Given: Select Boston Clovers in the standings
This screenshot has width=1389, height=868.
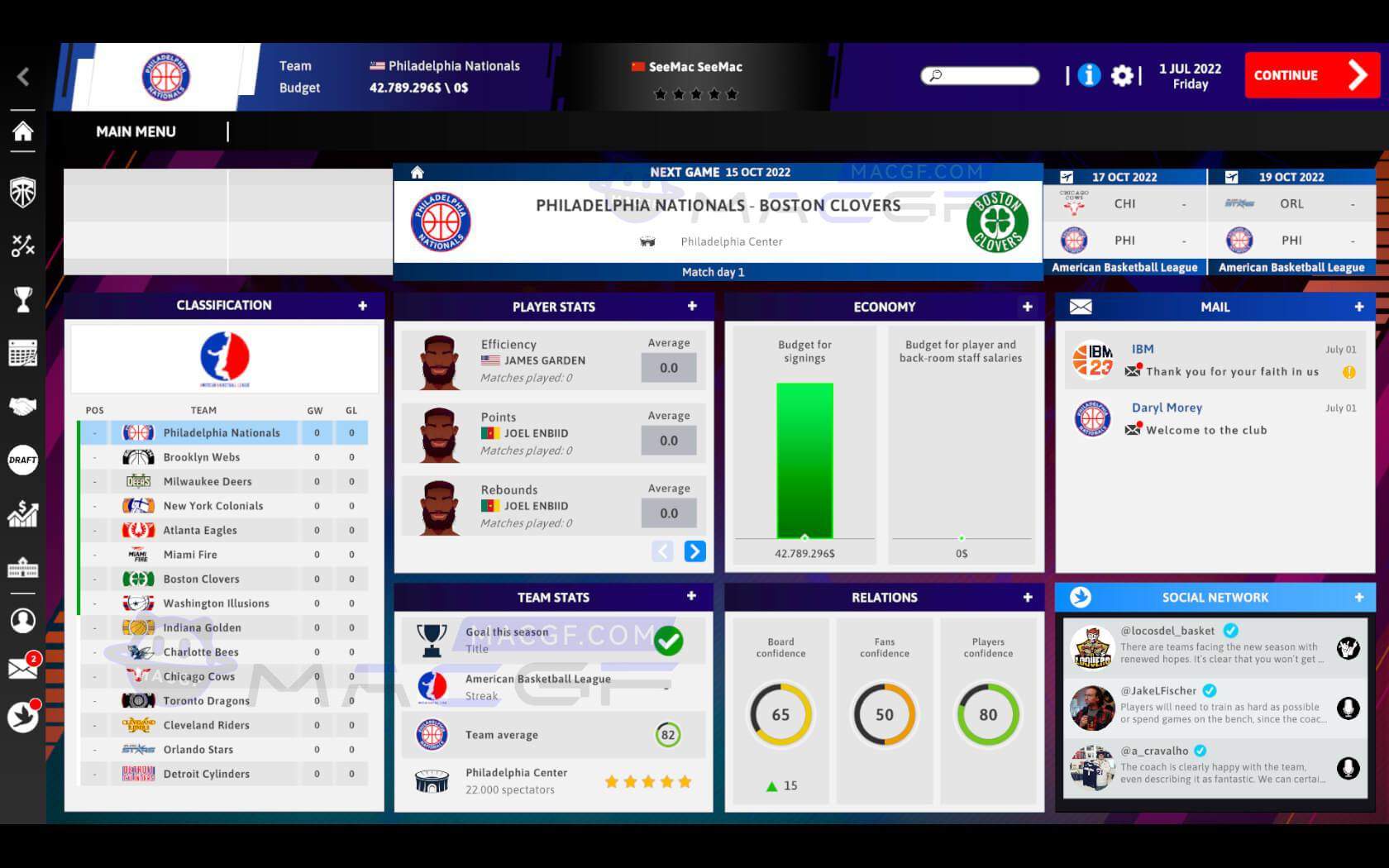Looking at the screenshot, I should (201, 579).
